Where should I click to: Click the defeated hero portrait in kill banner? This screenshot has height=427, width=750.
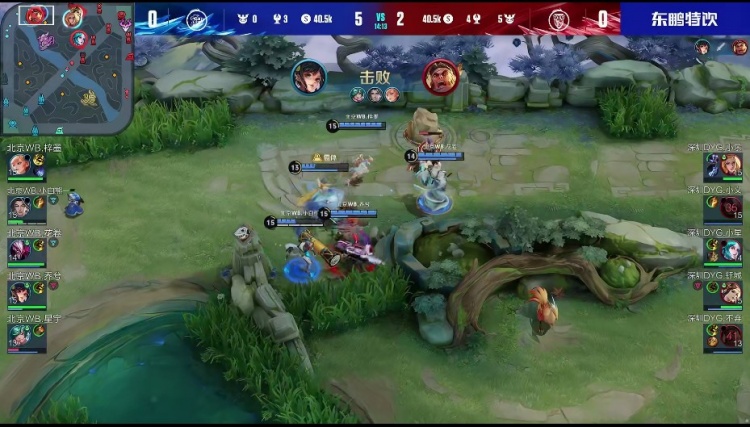point(439,75)
